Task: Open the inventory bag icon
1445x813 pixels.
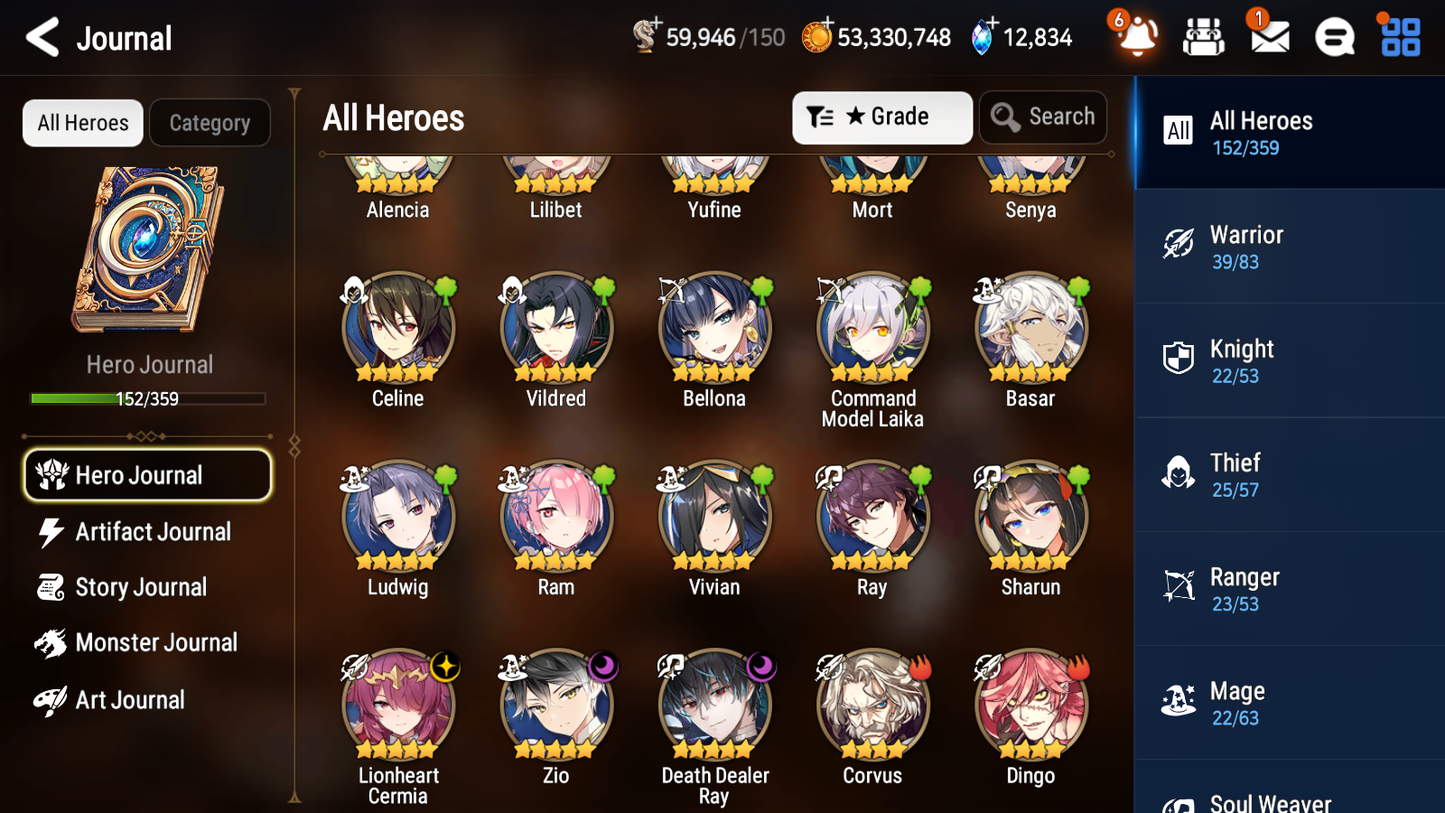Action: pos(1203,37)
